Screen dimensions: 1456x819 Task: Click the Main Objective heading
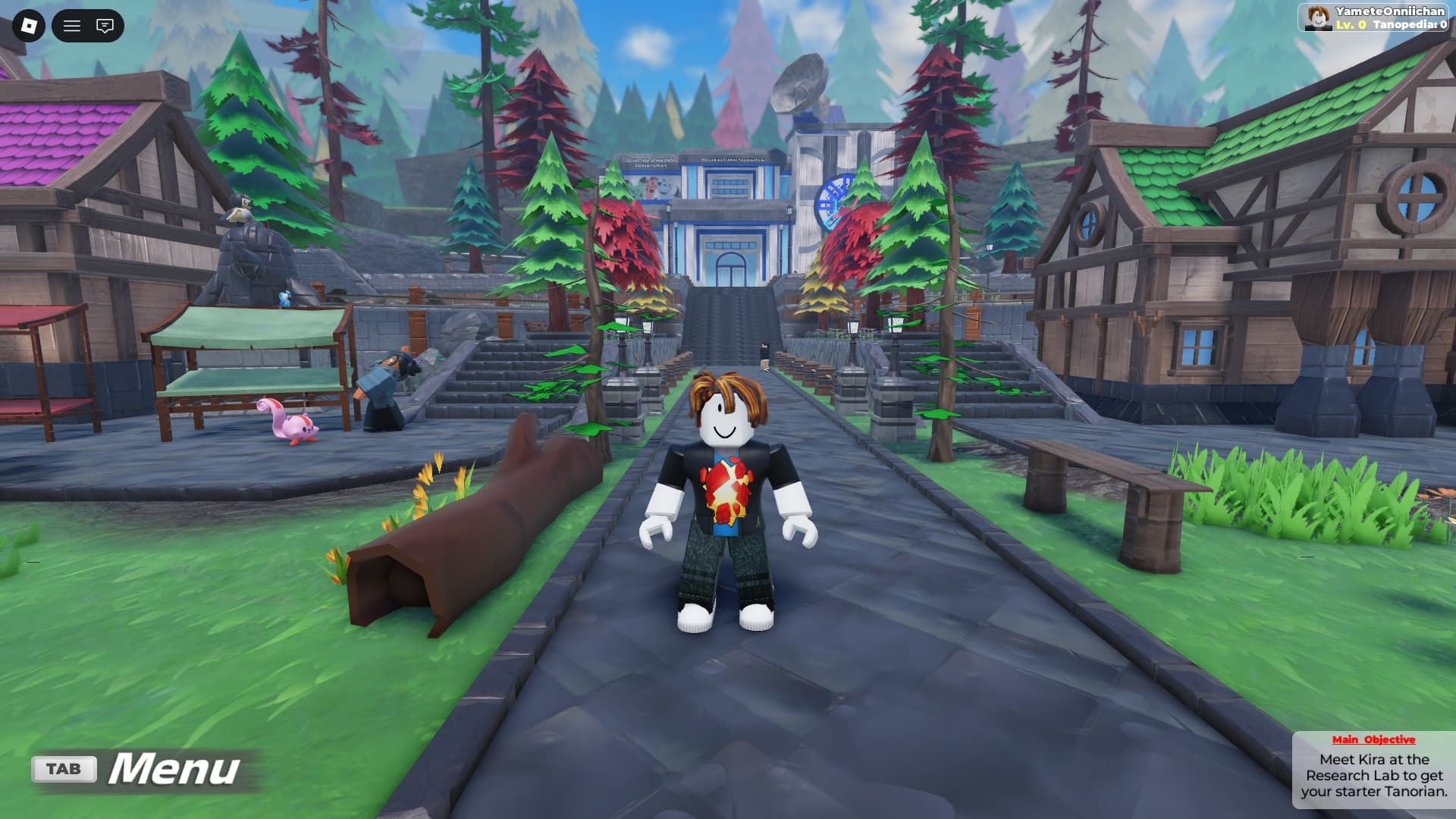click(x=1374, y=739)
